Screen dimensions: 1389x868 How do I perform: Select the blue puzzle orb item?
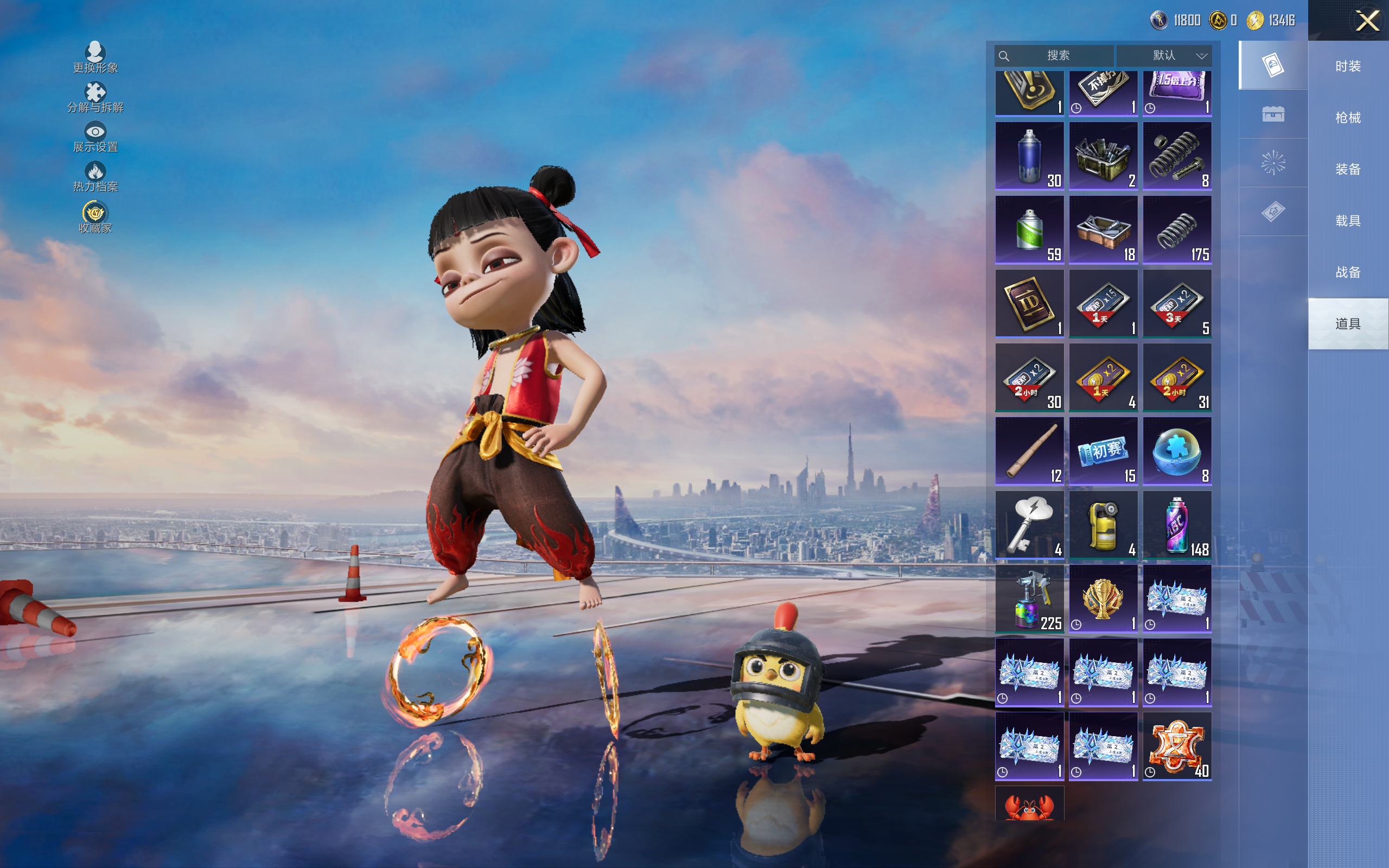(x=1177, y=451)
